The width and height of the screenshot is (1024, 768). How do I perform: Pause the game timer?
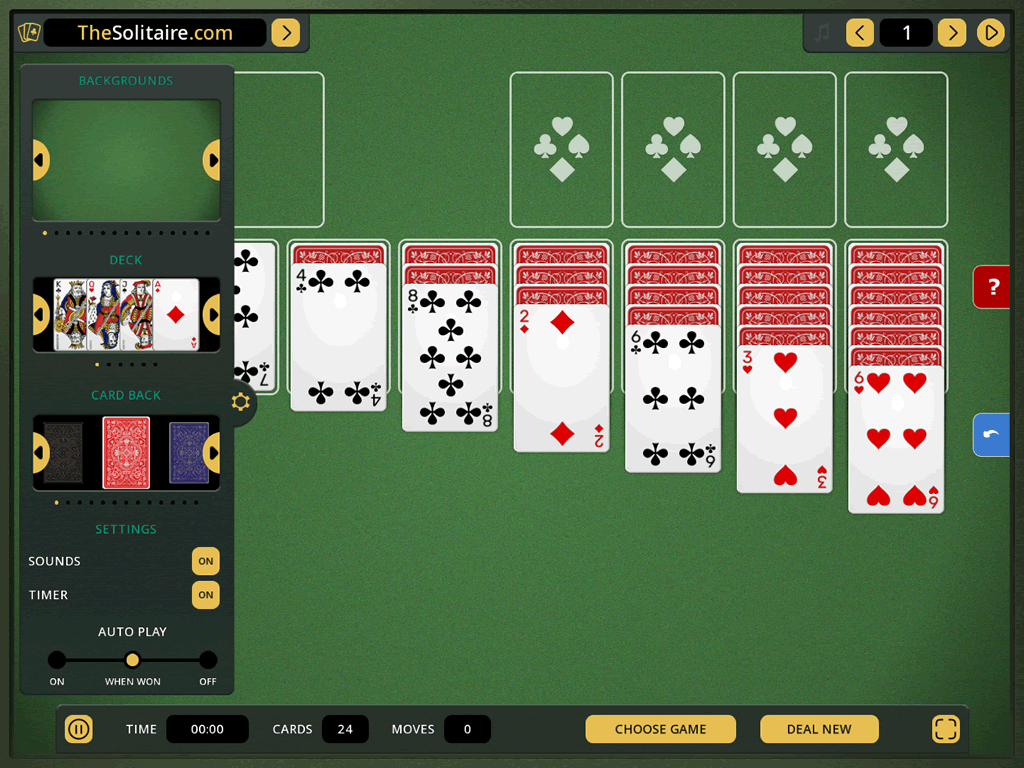[79, 729]
